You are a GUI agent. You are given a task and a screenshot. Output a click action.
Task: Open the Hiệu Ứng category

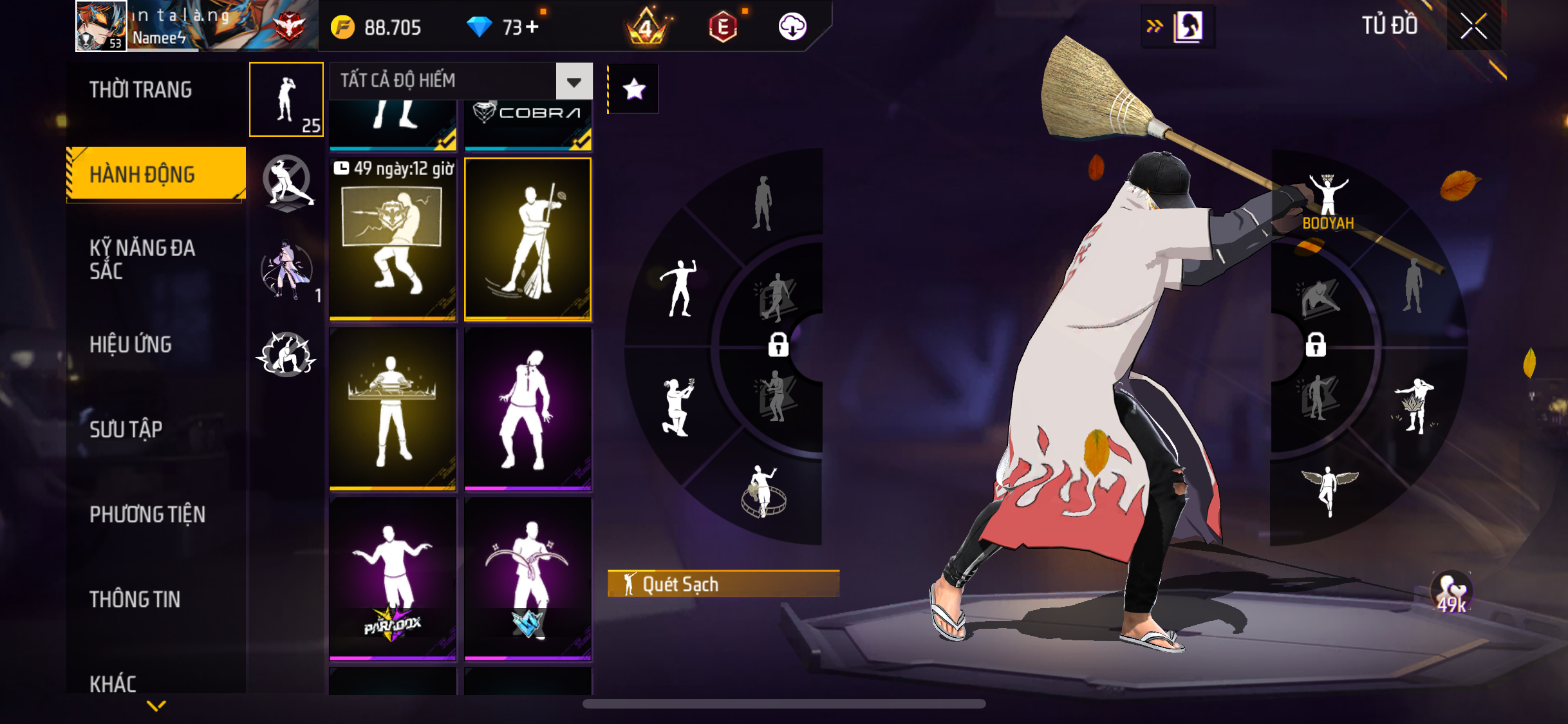(131, 344)
